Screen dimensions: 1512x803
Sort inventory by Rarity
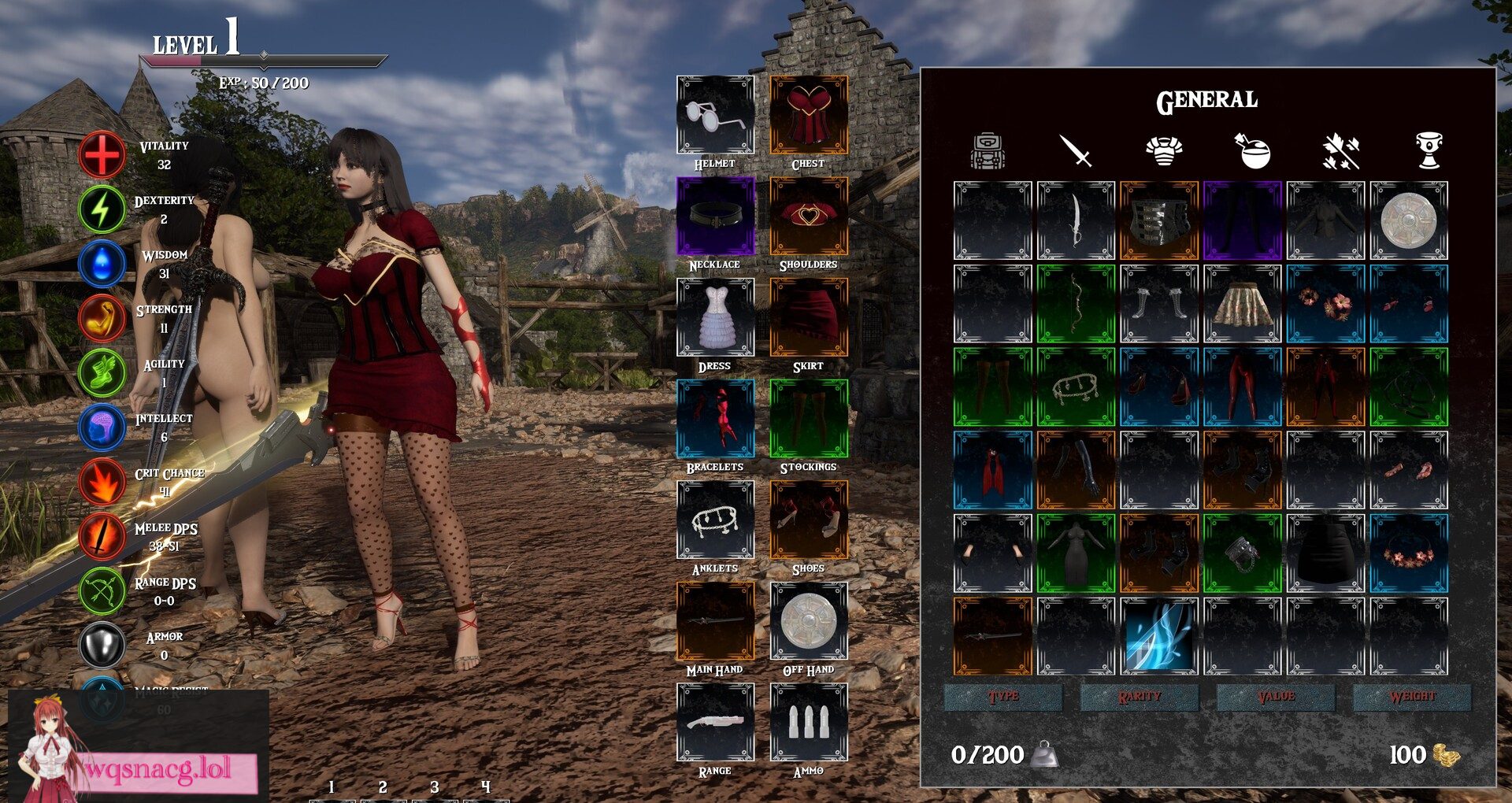[1139, 697]
